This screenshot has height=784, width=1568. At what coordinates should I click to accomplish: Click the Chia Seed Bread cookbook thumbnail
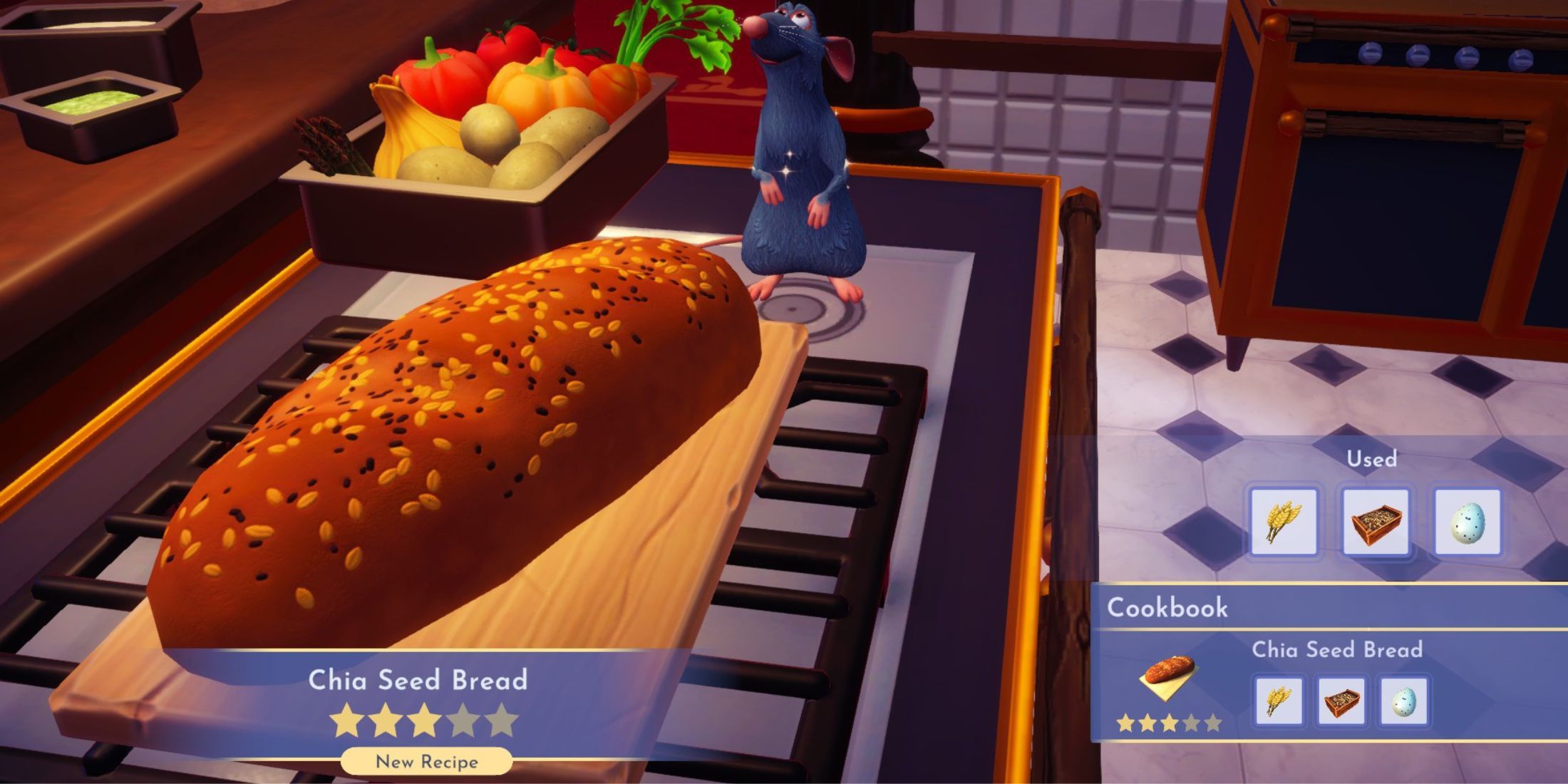(1168, 676)
